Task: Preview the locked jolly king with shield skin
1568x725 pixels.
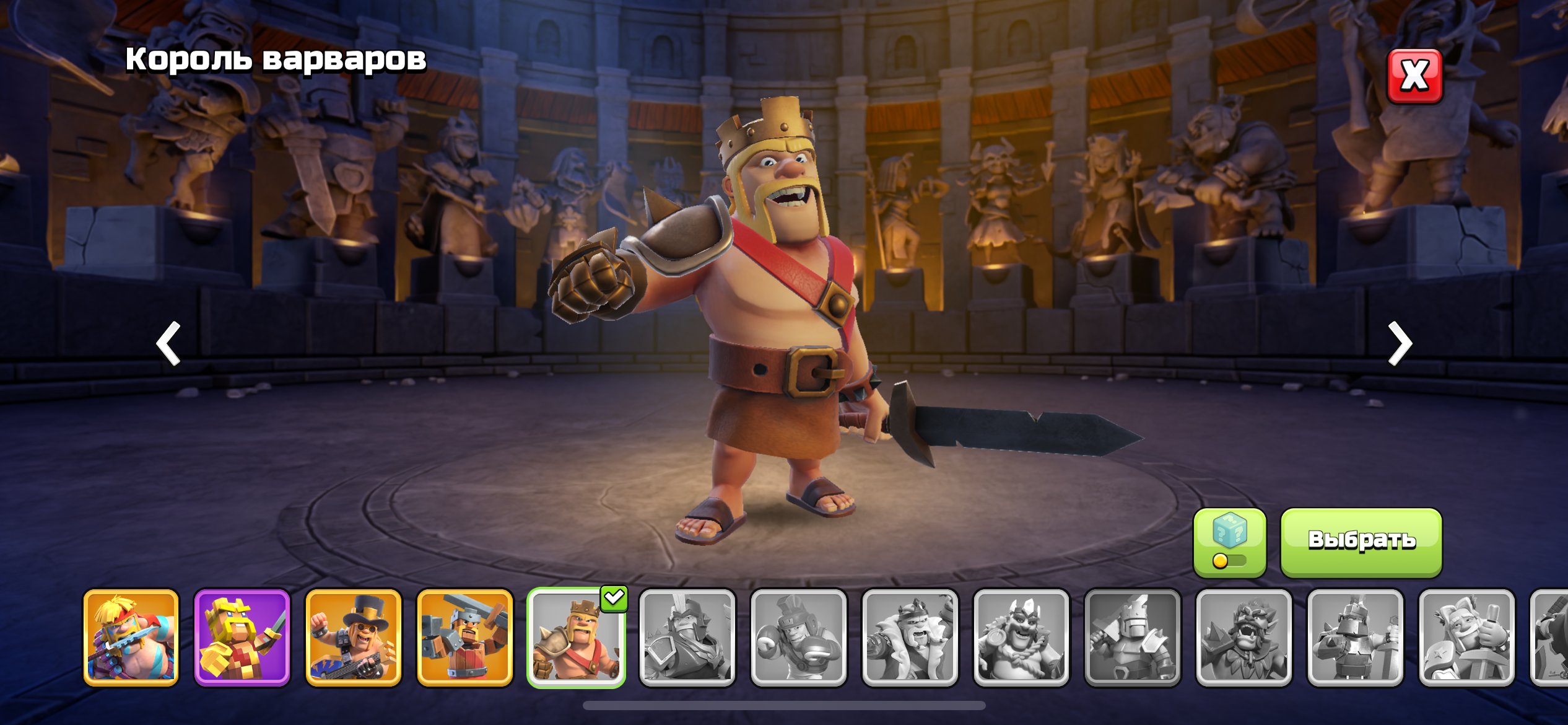Action: [1021, 638]
